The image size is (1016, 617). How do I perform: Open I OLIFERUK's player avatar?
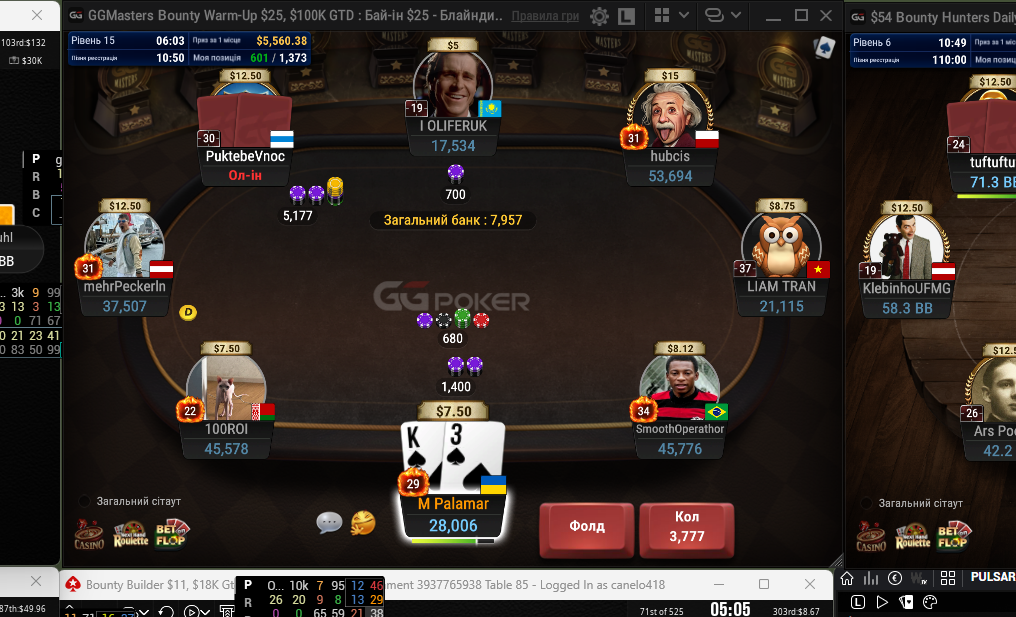point(454,87)
